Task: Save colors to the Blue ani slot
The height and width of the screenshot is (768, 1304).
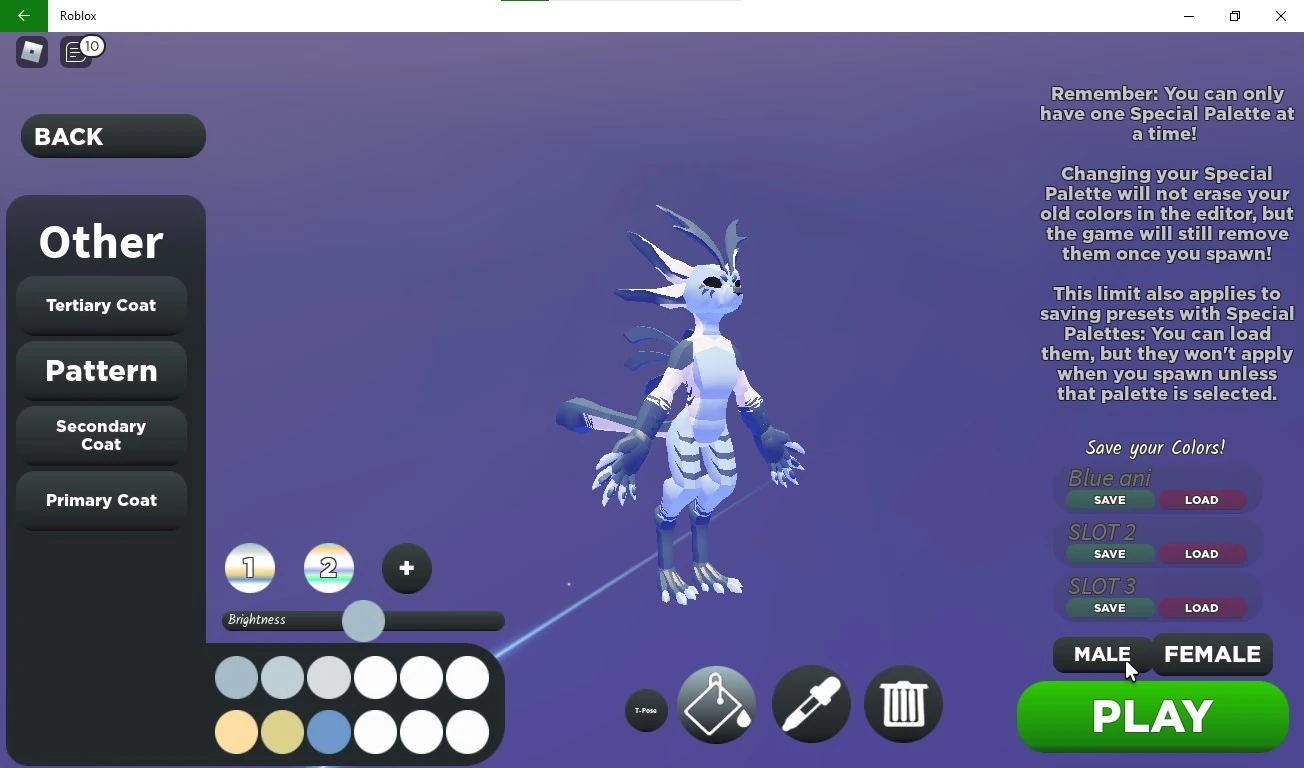Action: (1109, 500)
